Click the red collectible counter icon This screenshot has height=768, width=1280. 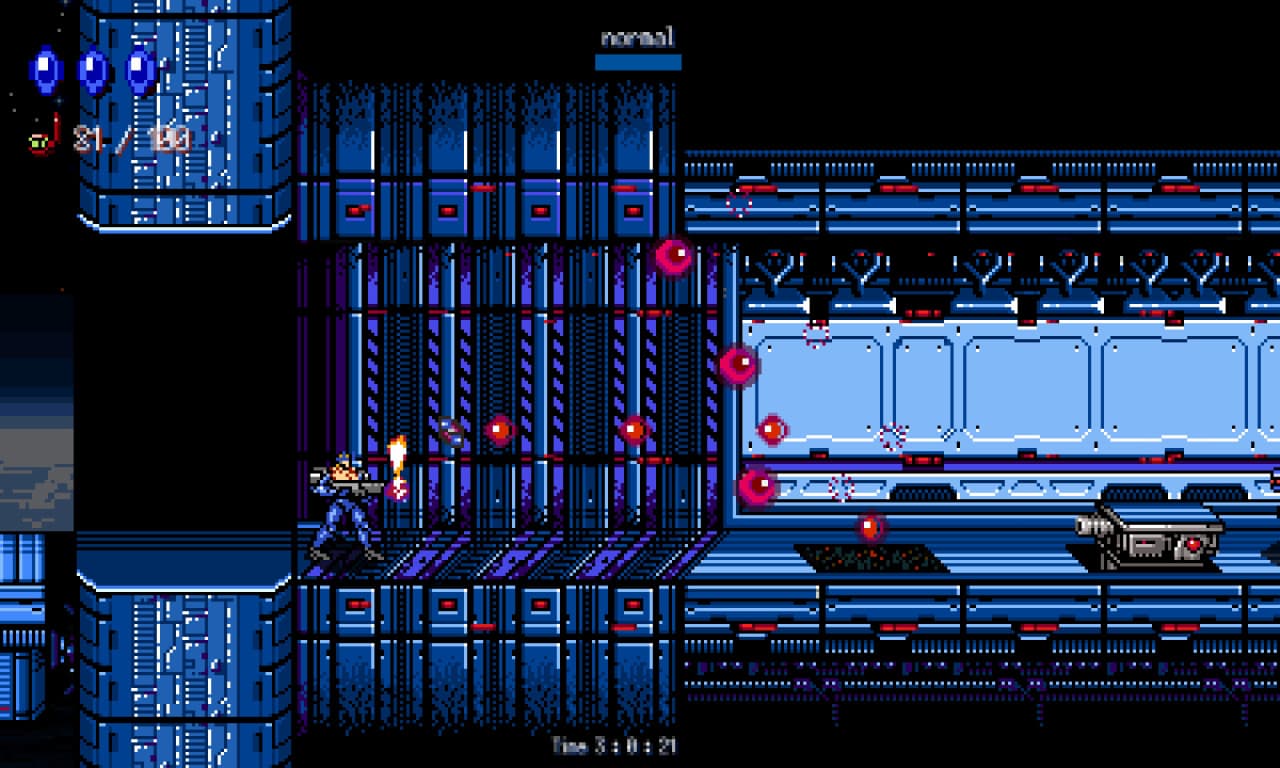(x=44, y=138)
